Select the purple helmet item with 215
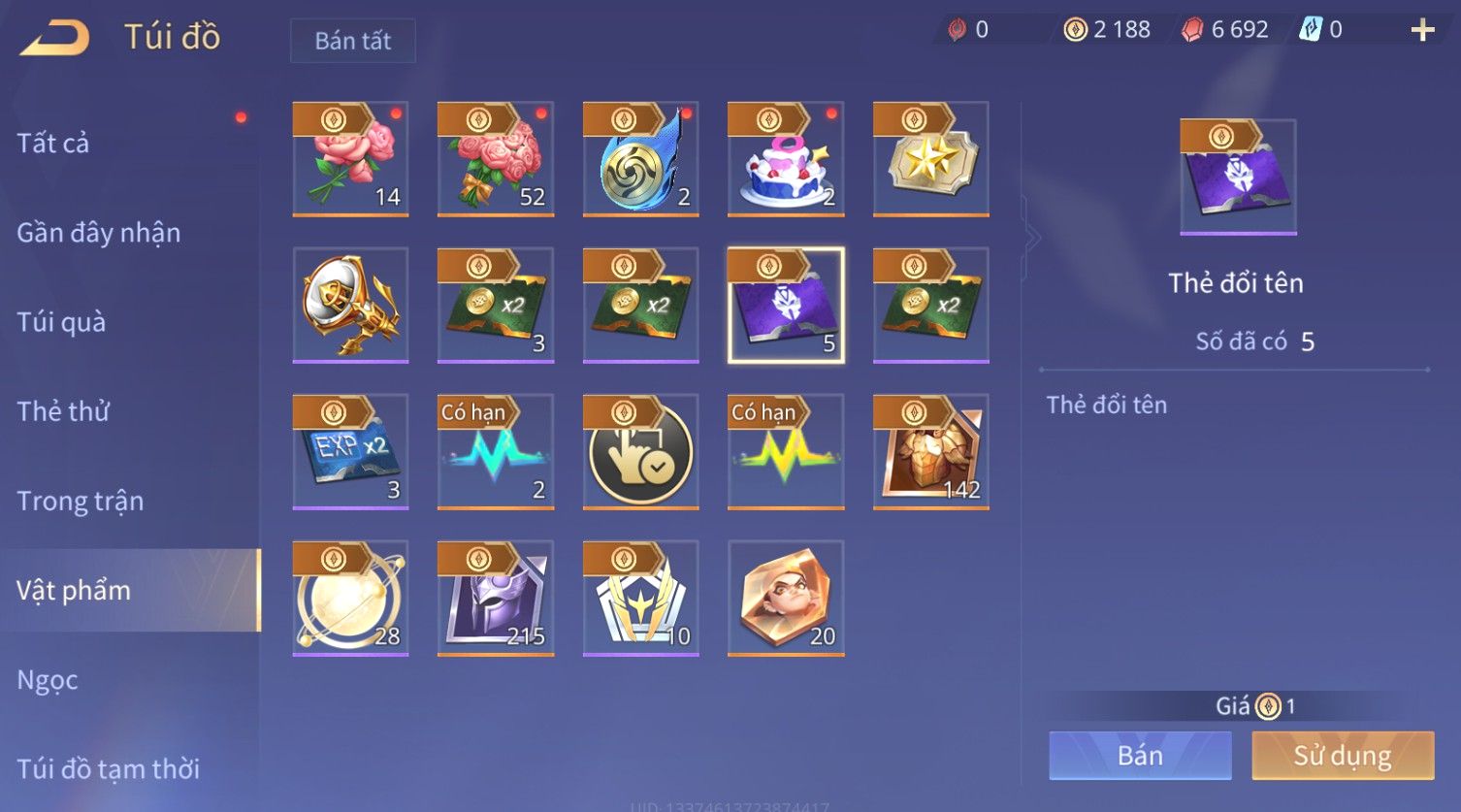1461x812 pixels. (495, 599)
